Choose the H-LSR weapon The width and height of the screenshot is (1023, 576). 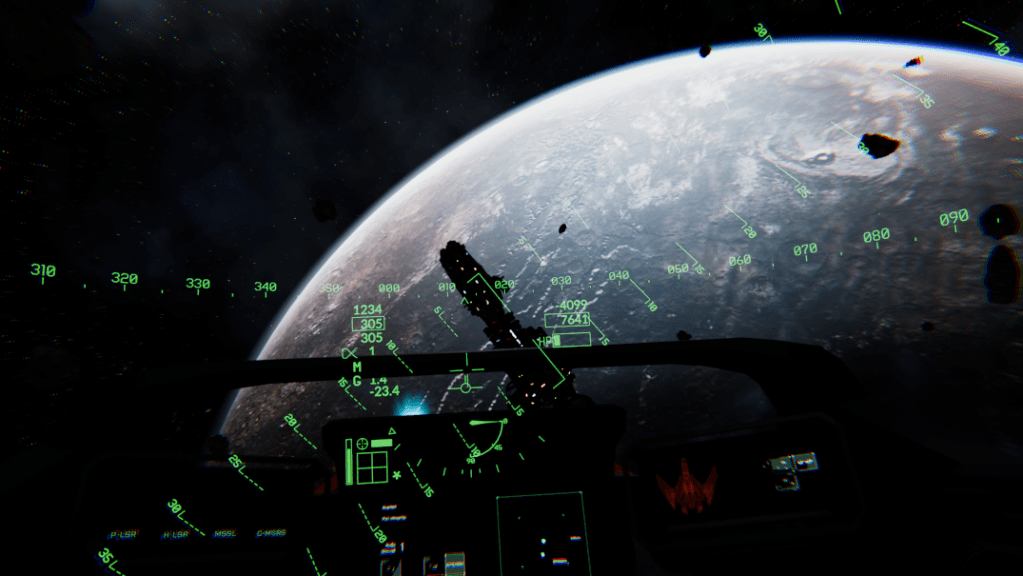click(175, 534)
